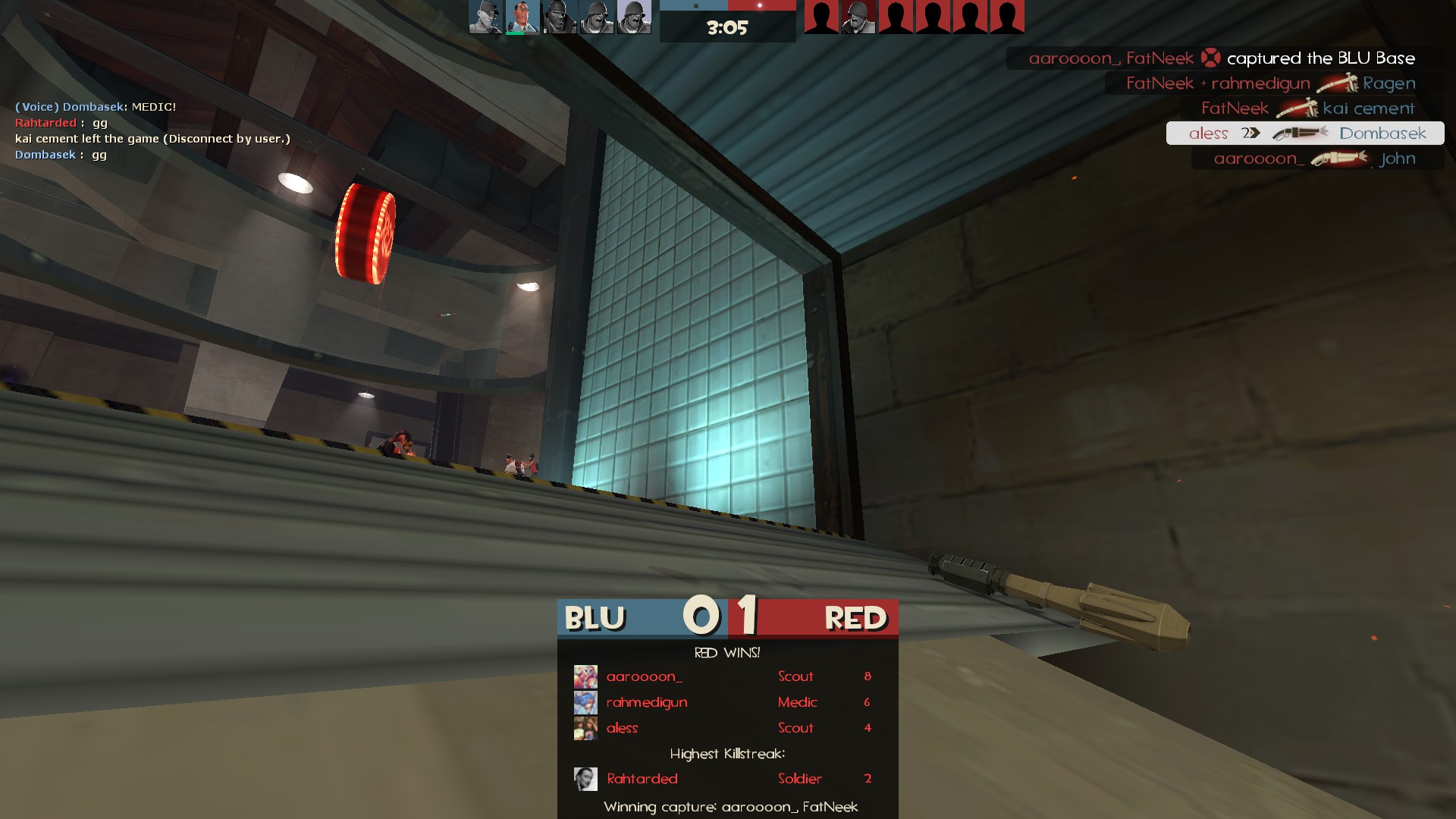
Task: Select the rahmedigun Medic row
Action: point(726,702)
